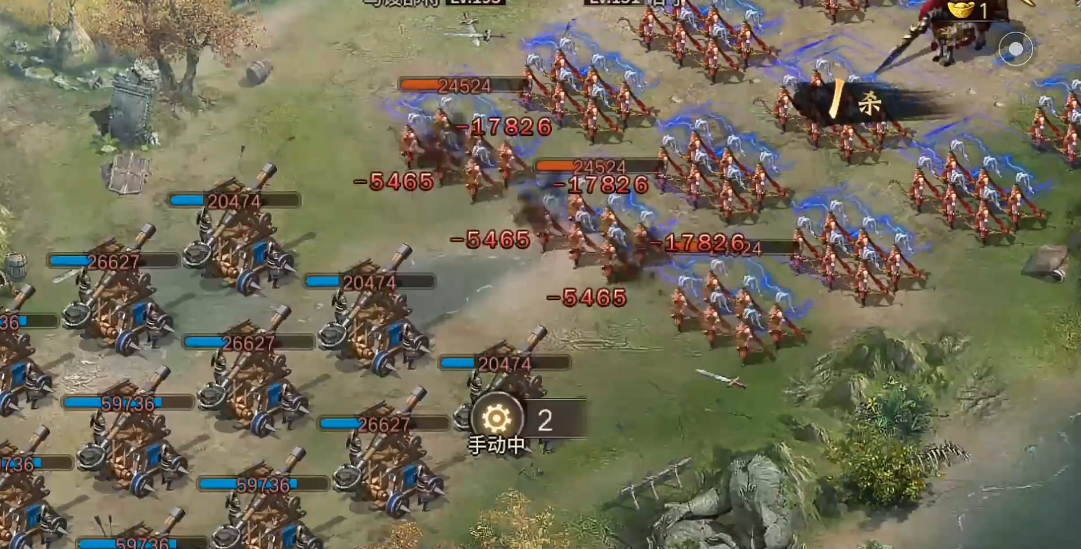The image size is (1081, 549).
Task: Tap the floating white circle overlay button
Action: pos(1016,48)
